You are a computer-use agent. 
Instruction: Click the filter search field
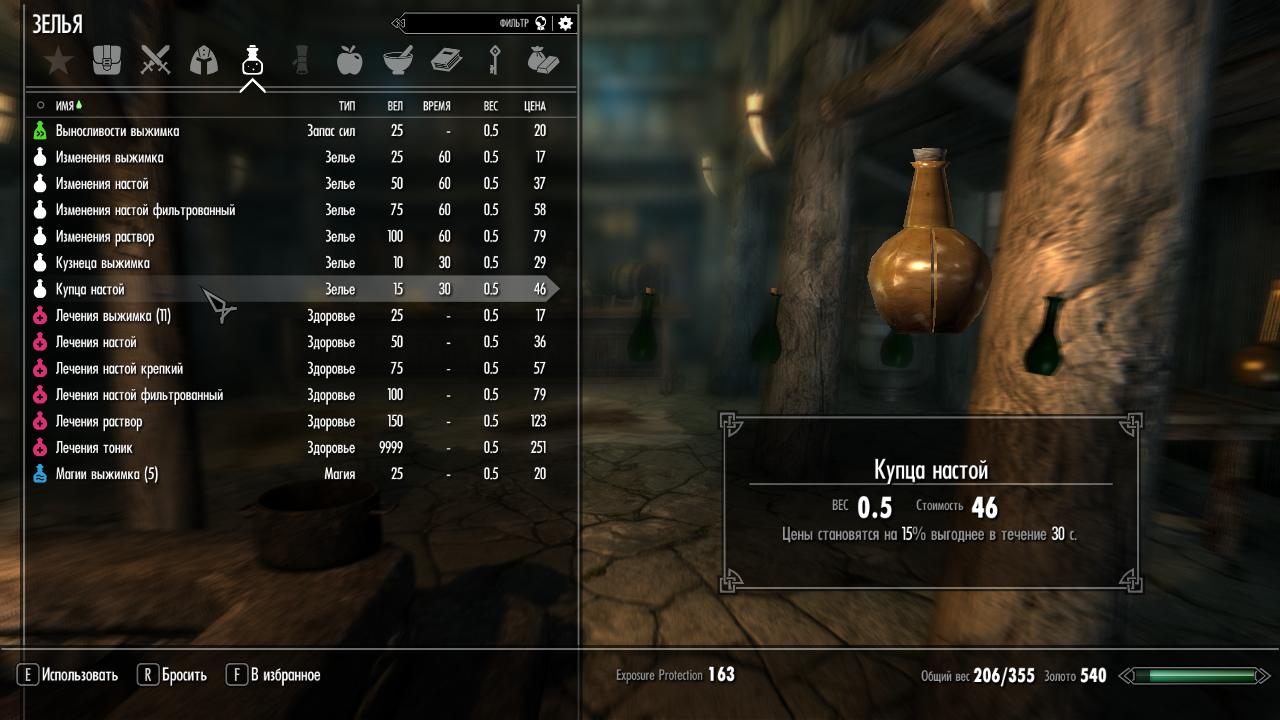470,23
